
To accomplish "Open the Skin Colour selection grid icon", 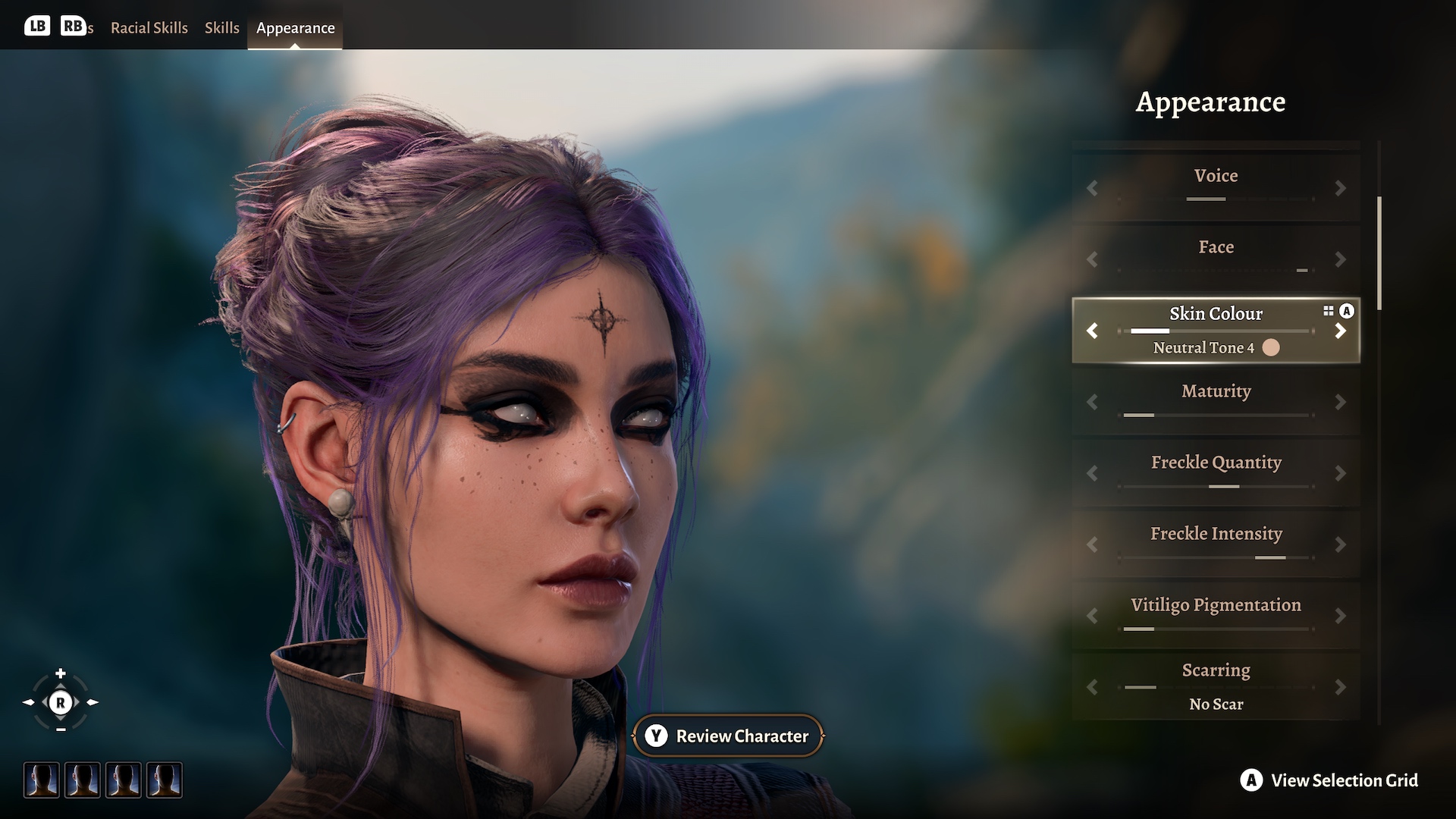I will pyautogui.click(x=1329, y=311).
